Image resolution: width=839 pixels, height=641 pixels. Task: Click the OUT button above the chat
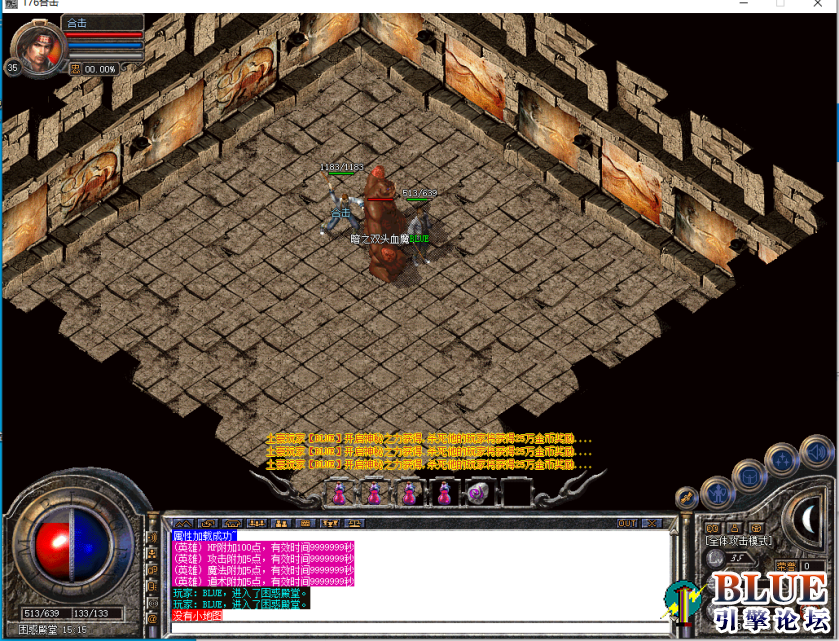pyautogui.click(x=627, y=523)
